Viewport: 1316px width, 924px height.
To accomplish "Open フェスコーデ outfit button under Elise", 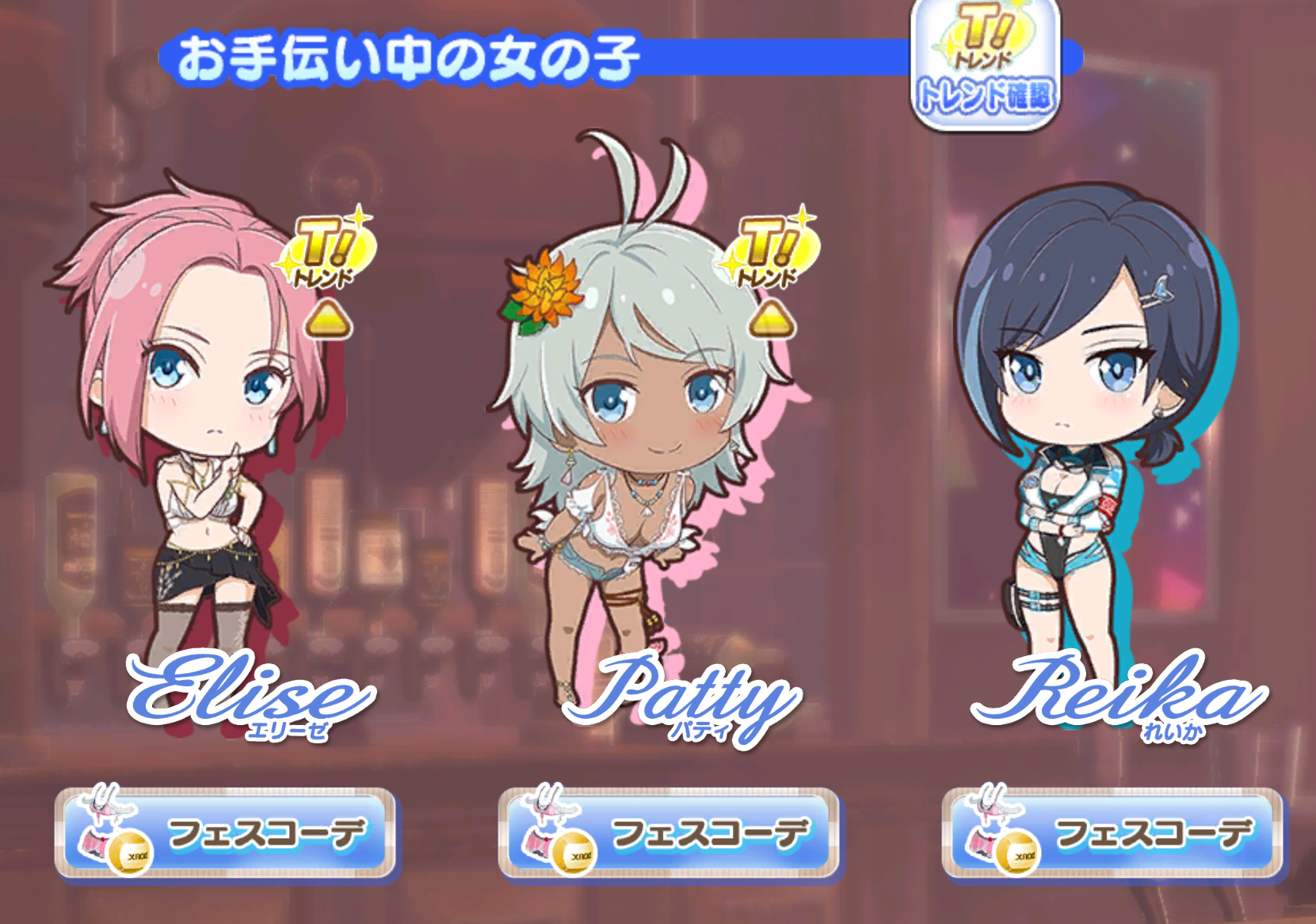I will pyautogui.click(x=225, y=834).
